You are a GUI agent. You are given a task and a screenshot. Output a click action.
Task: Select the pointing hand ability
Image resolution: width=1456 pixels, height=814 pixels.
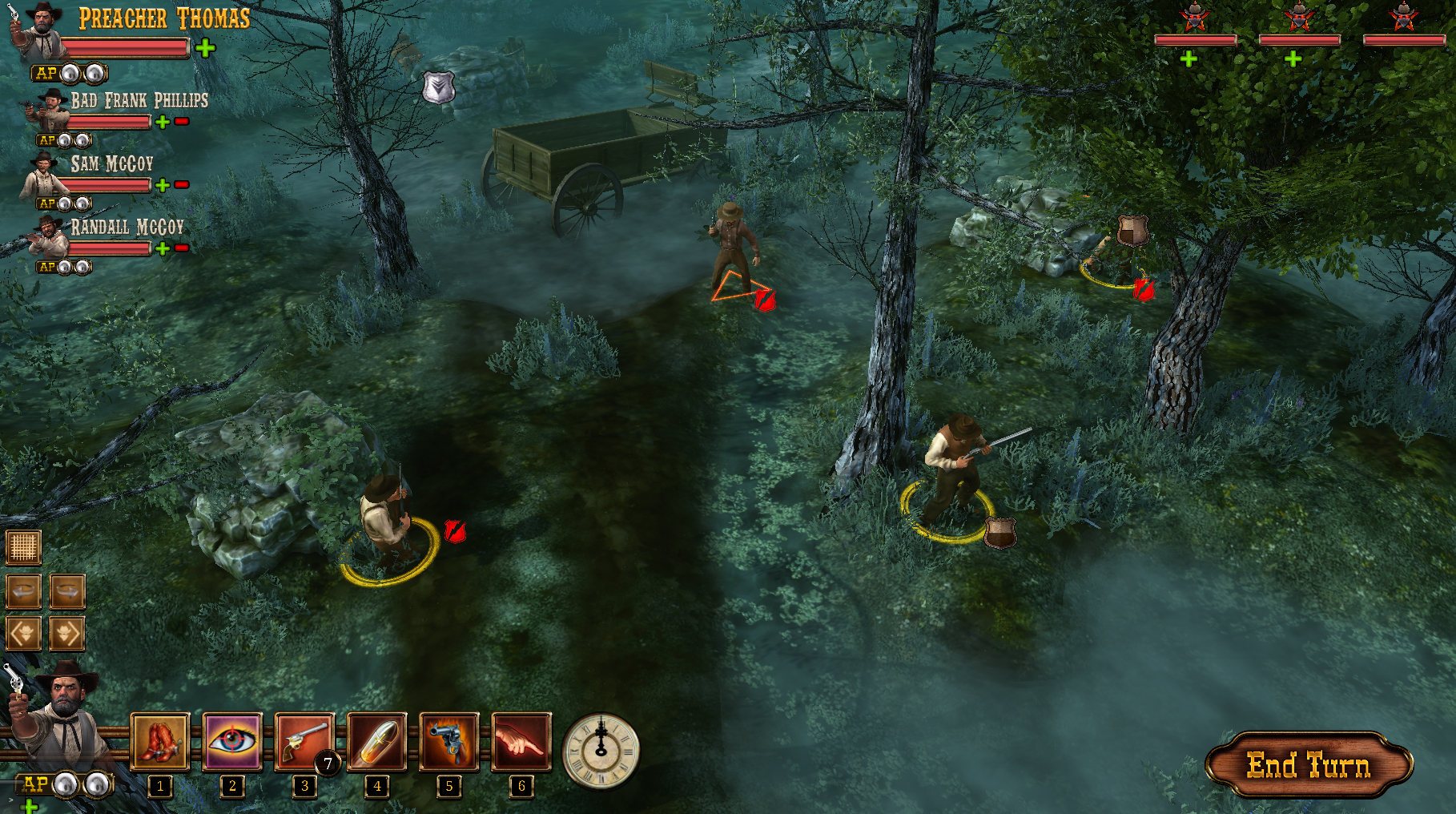[521, 741]
